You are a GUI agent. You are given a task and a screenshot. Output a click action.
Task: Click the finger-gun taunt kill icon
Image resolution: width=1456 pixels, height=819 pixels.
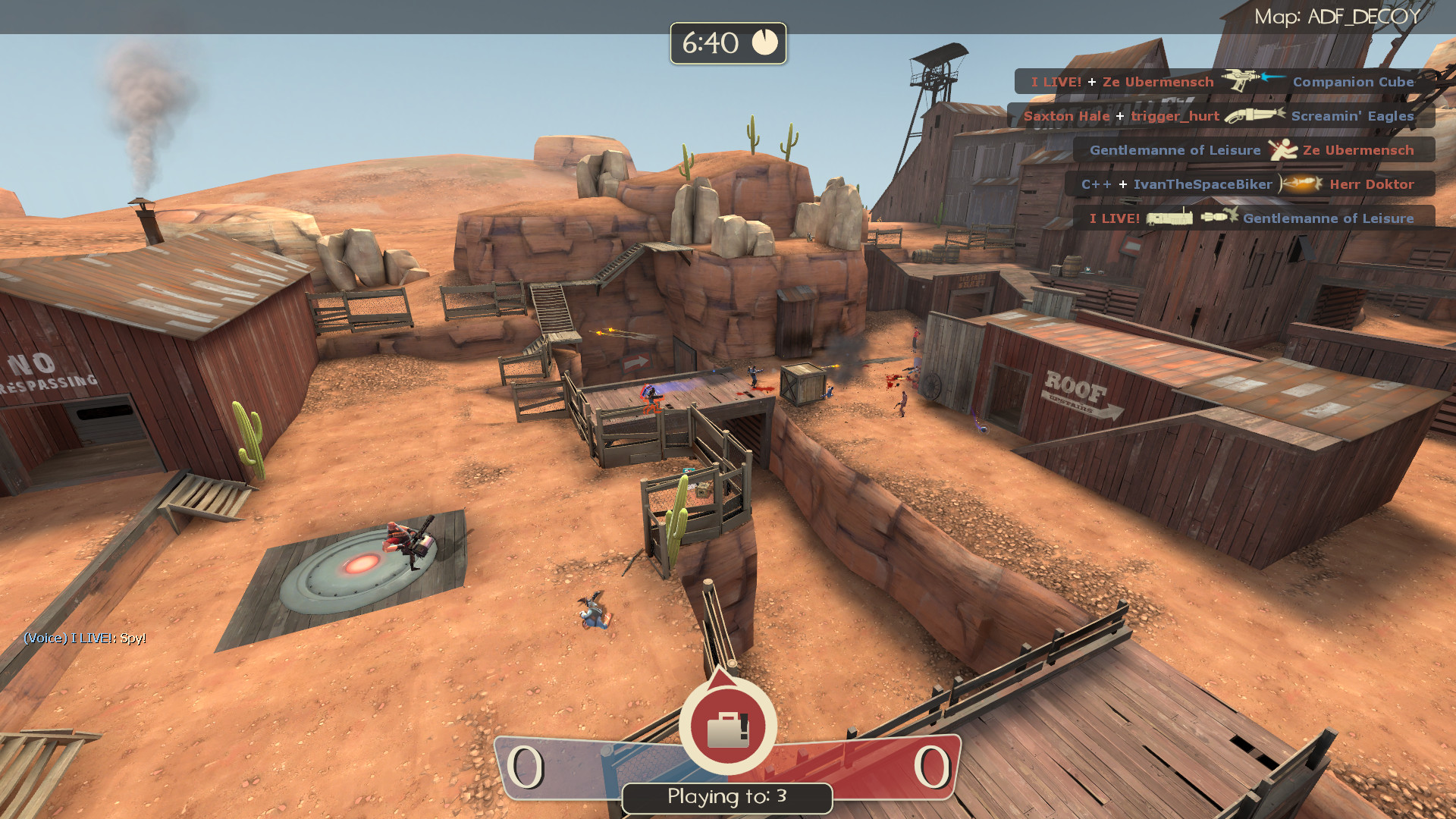1285,150
